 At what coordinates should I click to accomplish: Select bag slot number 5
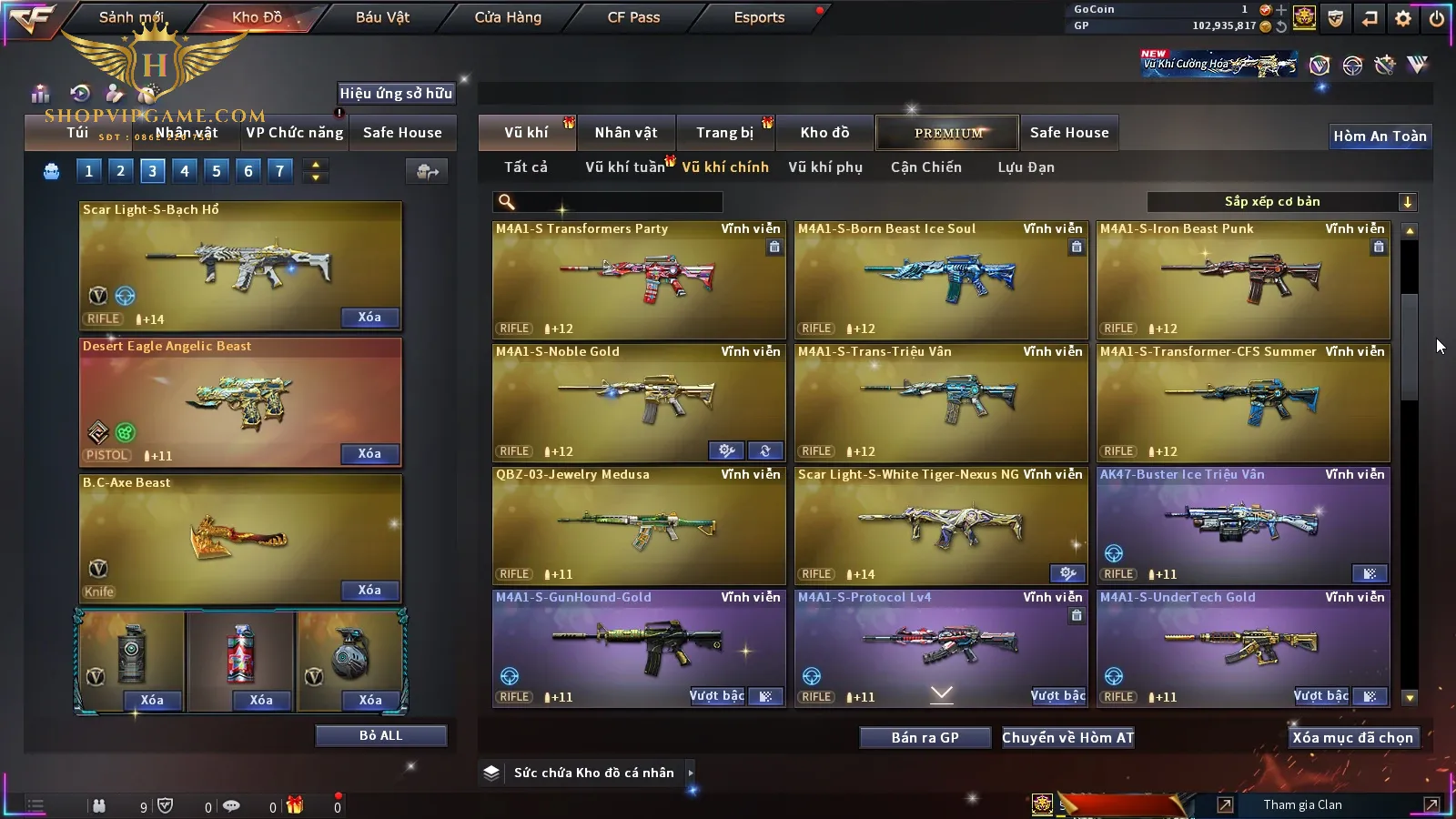(x=216, y=170)
